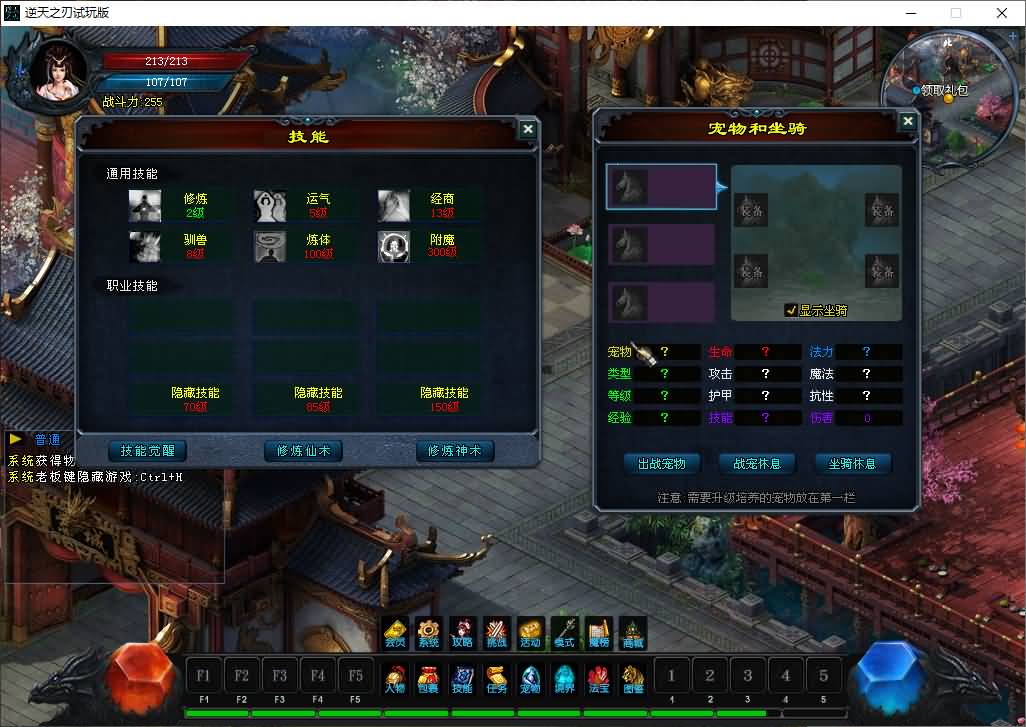Close the 技能 skills panel
The height and width of the screenshot is (727, 1026).
point(527,129)
